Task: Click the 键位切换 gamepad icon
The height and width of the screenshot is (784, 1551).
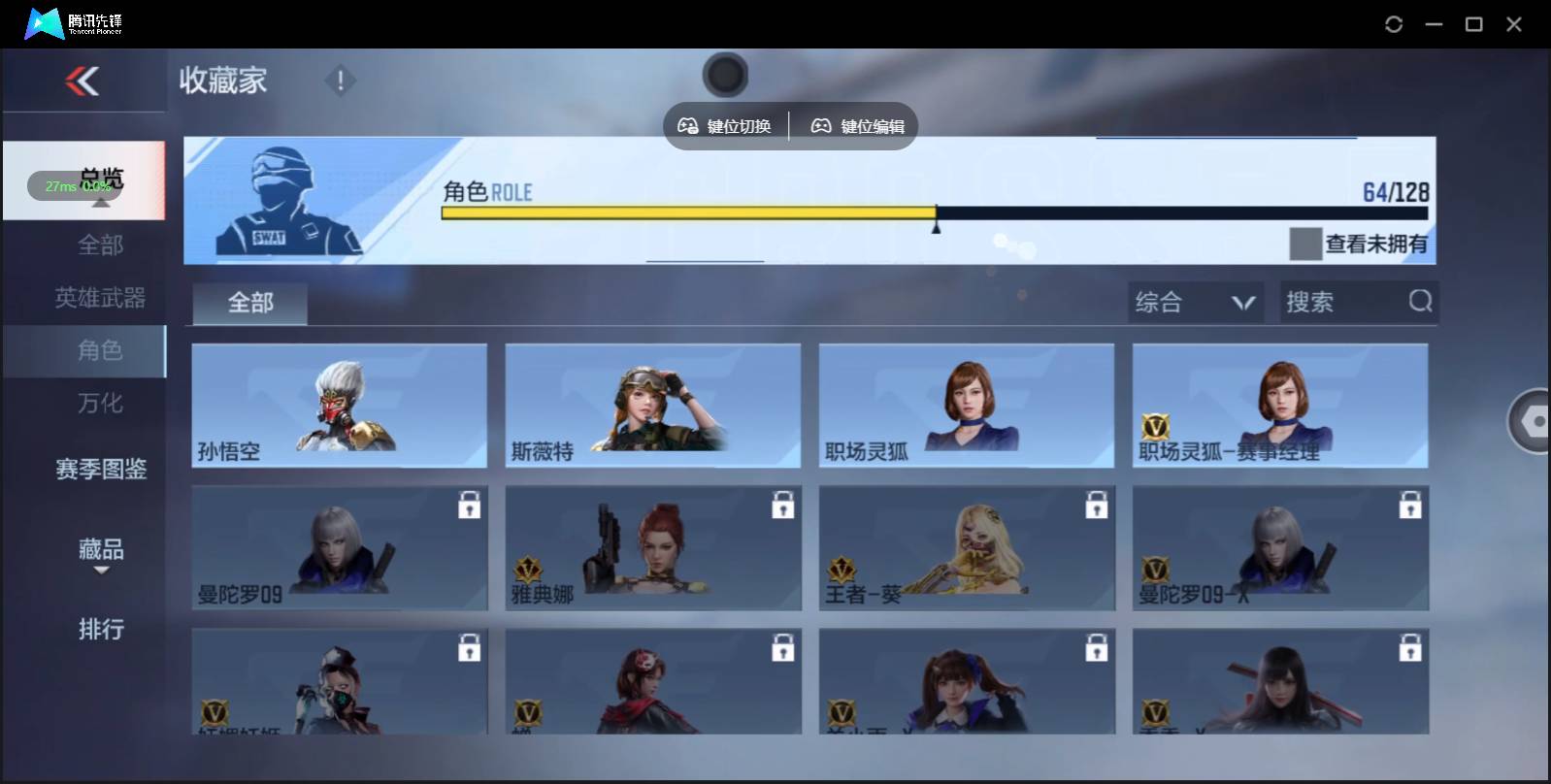Action: [x=689, y=125]
